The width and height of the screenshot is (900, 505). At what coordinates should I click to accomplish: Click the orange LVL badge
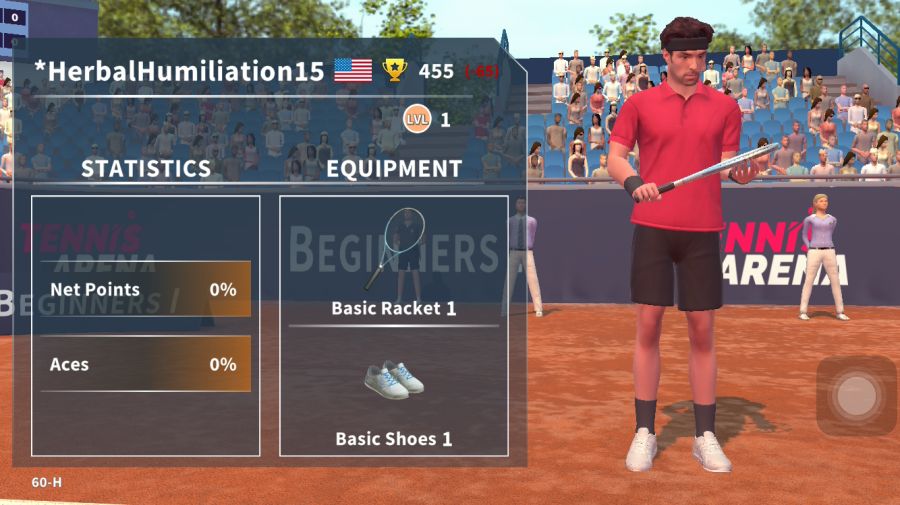tap(416, 120)
